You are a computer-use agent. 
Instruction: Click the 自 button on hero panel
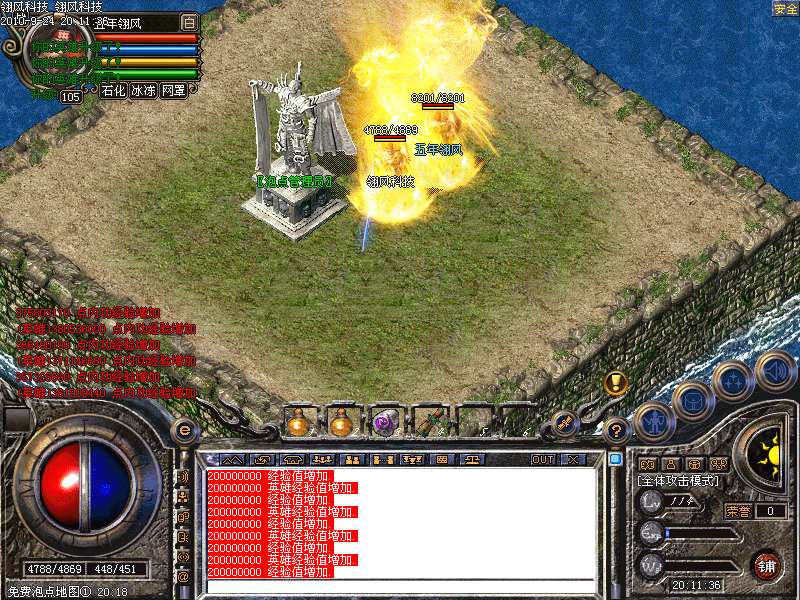pyautogui.click(x=190, y=21)
